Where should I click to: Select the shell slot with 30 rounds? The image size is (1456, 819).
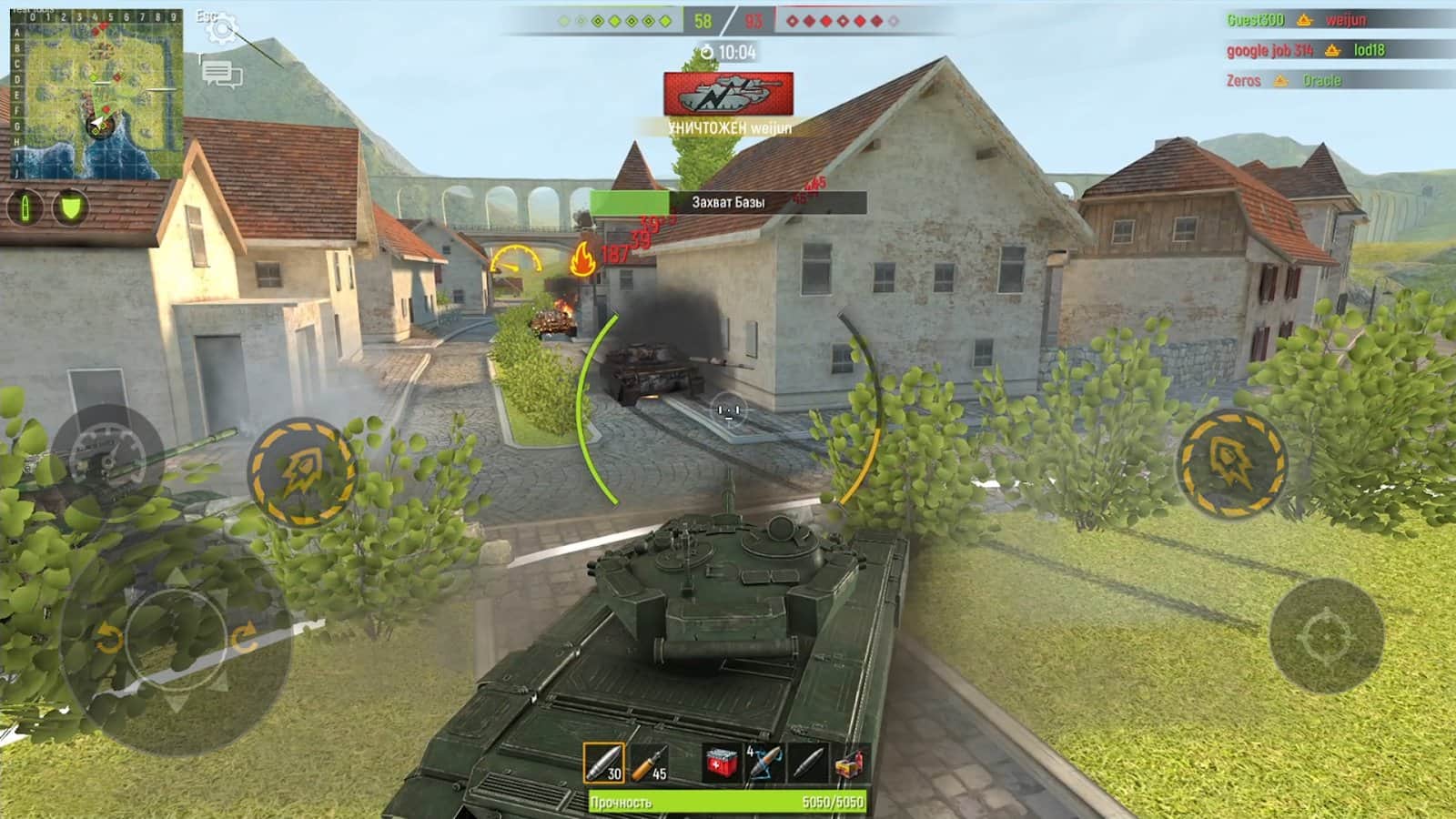click(603, 763)
